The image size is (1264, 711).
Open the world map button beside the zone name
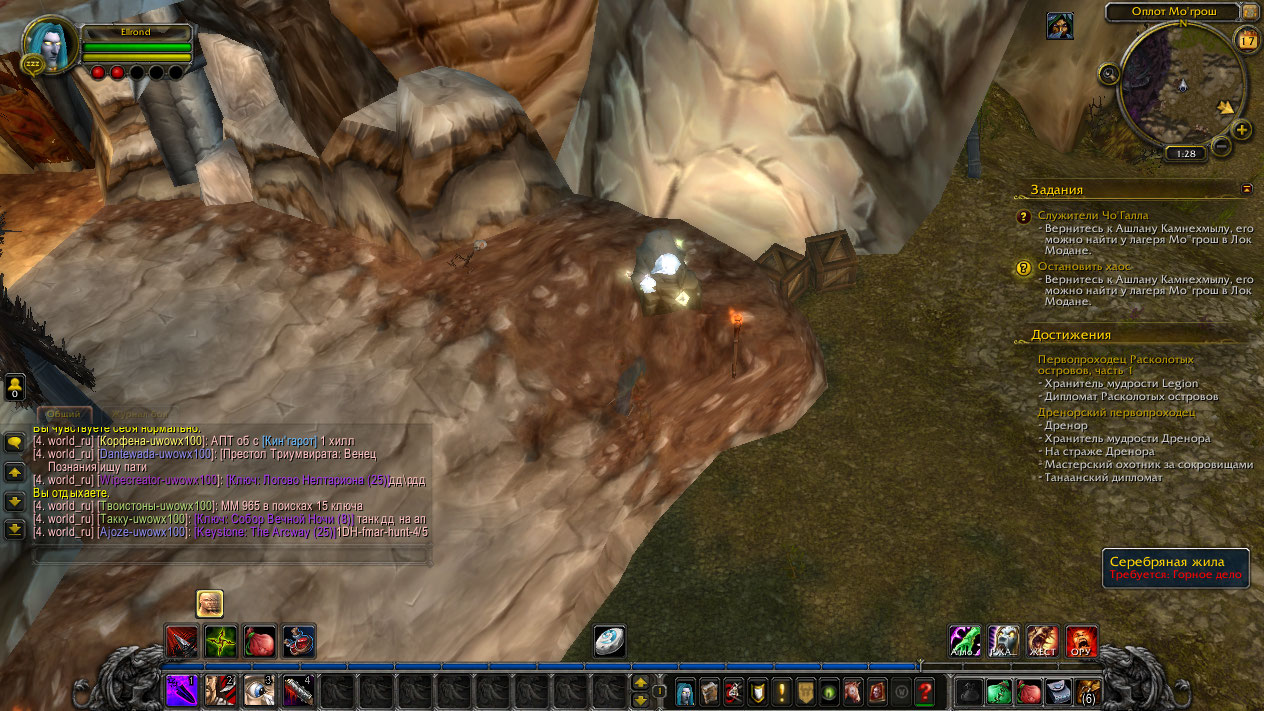1249,11
